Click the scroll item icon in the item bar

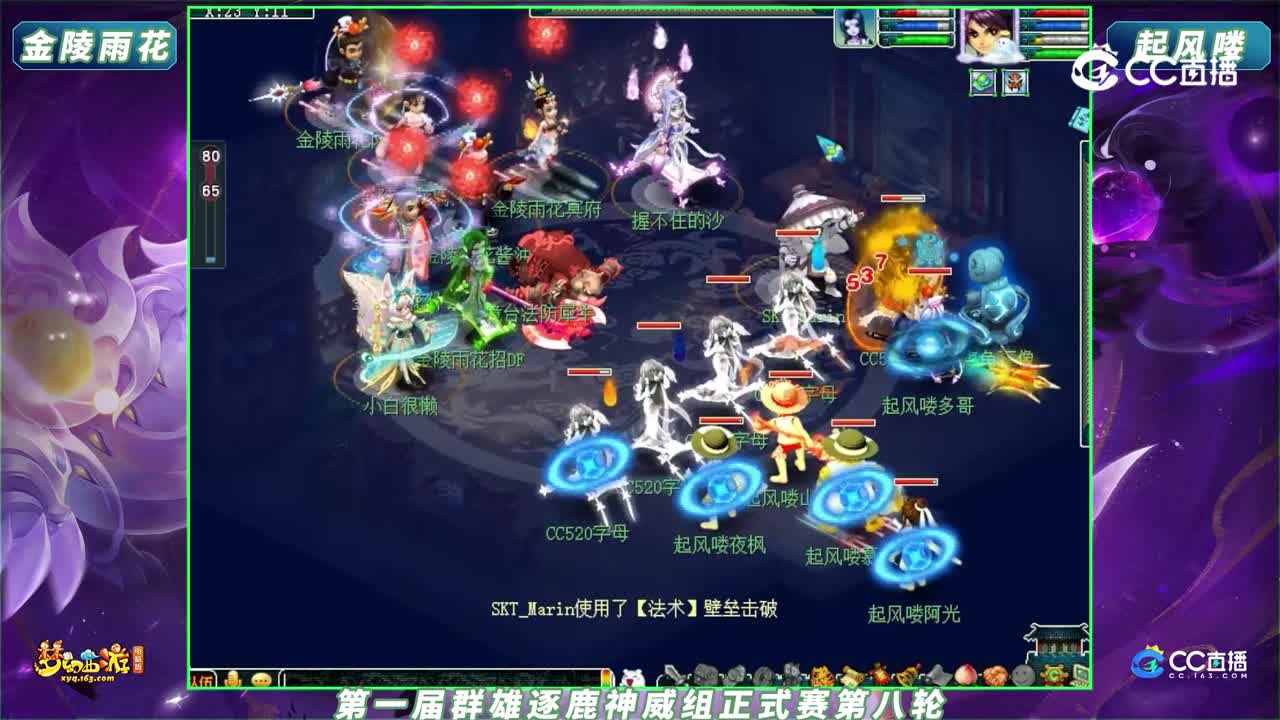click(x=852, y=673)
